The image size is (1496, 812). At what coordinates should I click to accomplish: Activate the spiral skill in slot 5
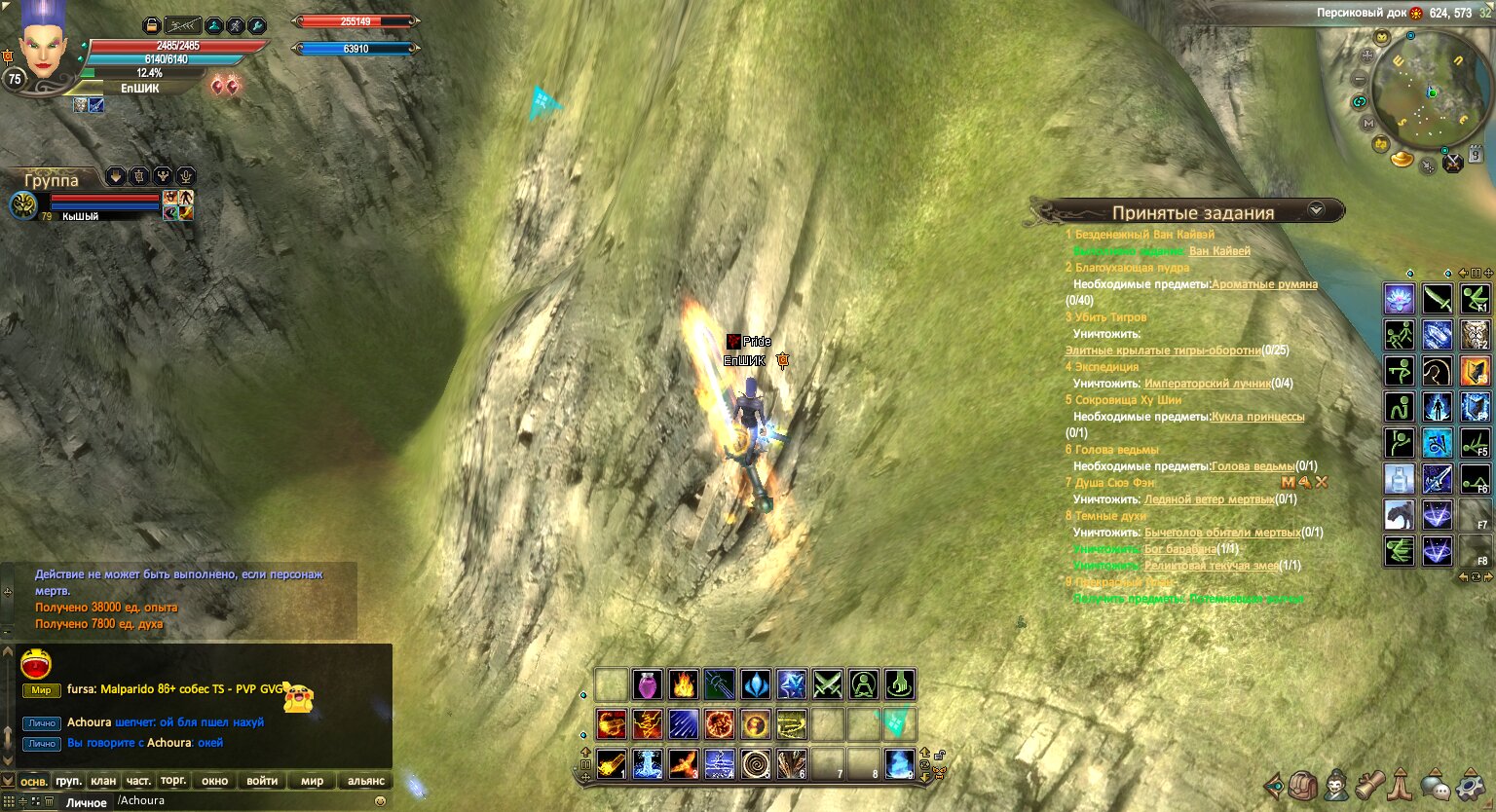click(x=755, y=764)
